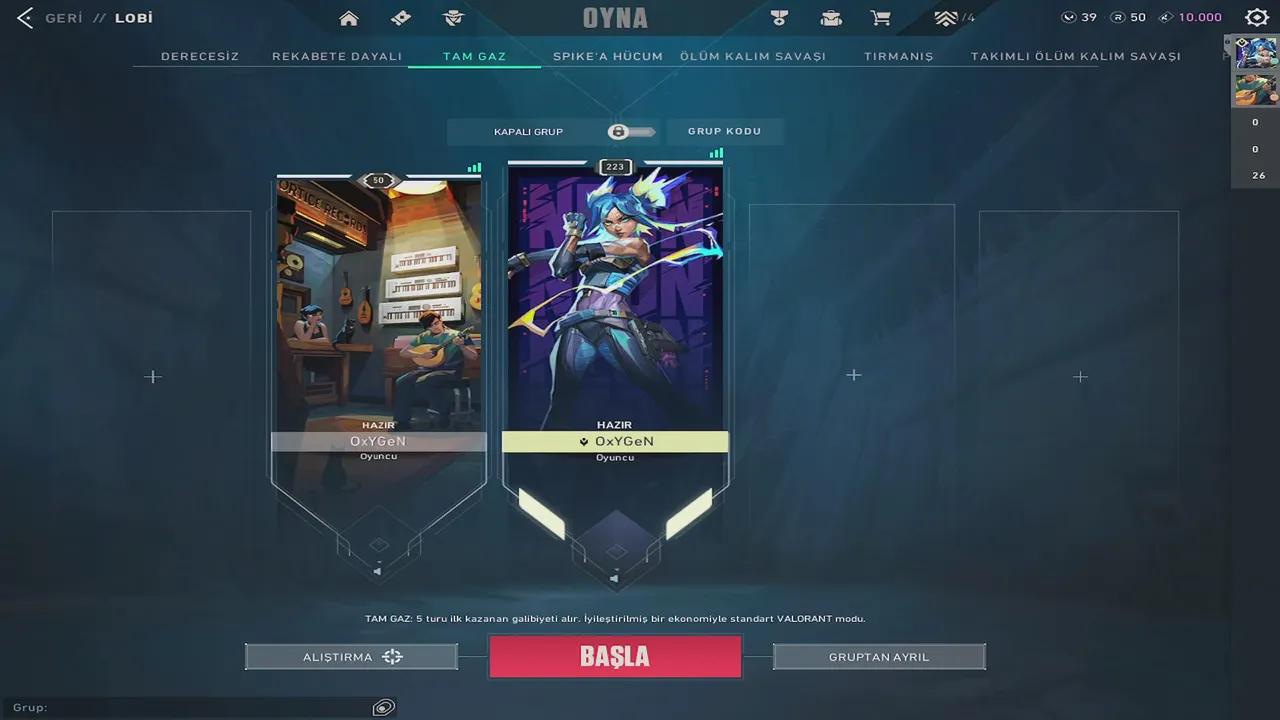Screen dimensions: 1280x720
Task: Toggle the KAPALI GRUP switch
Action: click(x=631, y=131)
